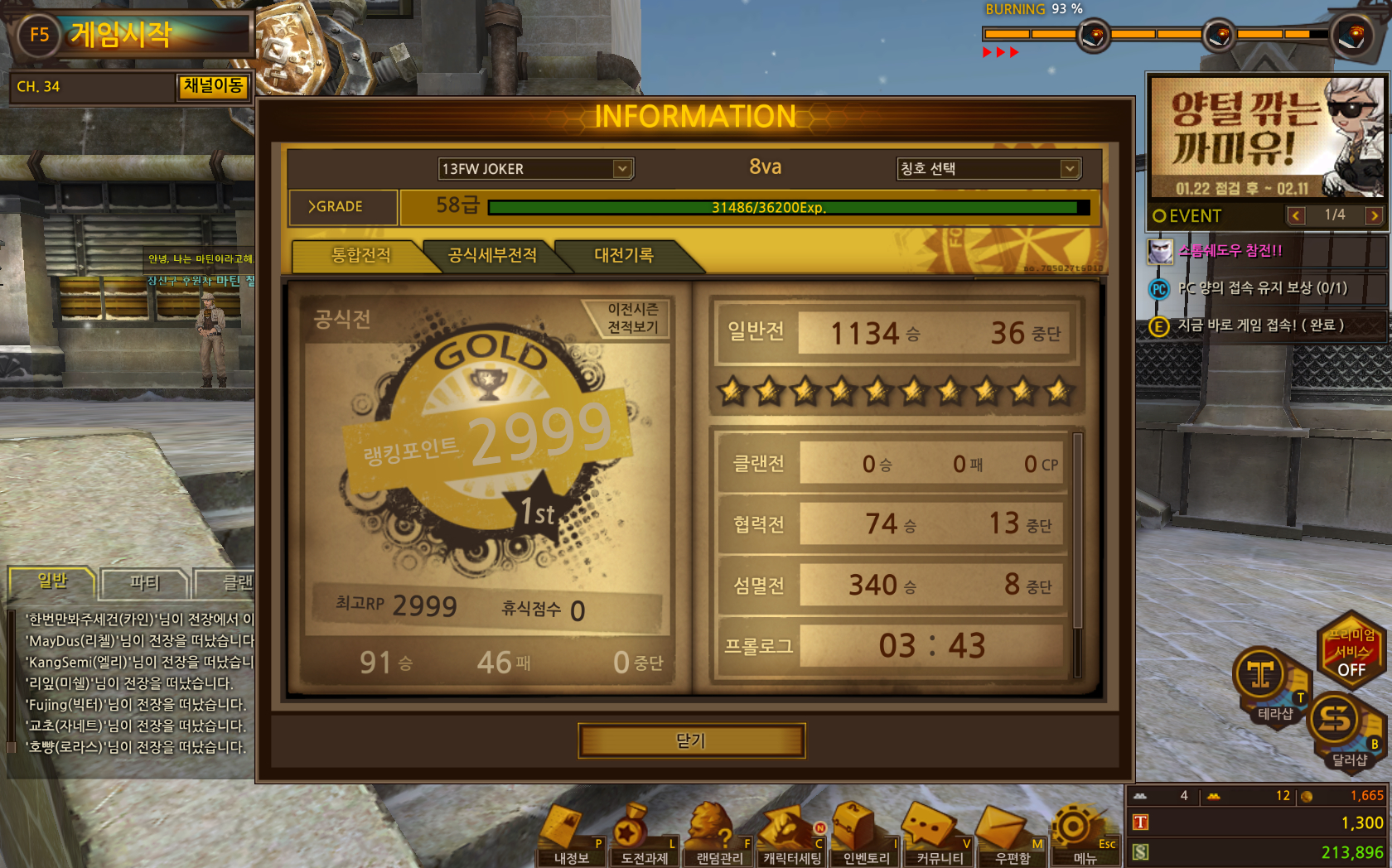View previous season records (이전시즌 전적보기)

point(633,319)
